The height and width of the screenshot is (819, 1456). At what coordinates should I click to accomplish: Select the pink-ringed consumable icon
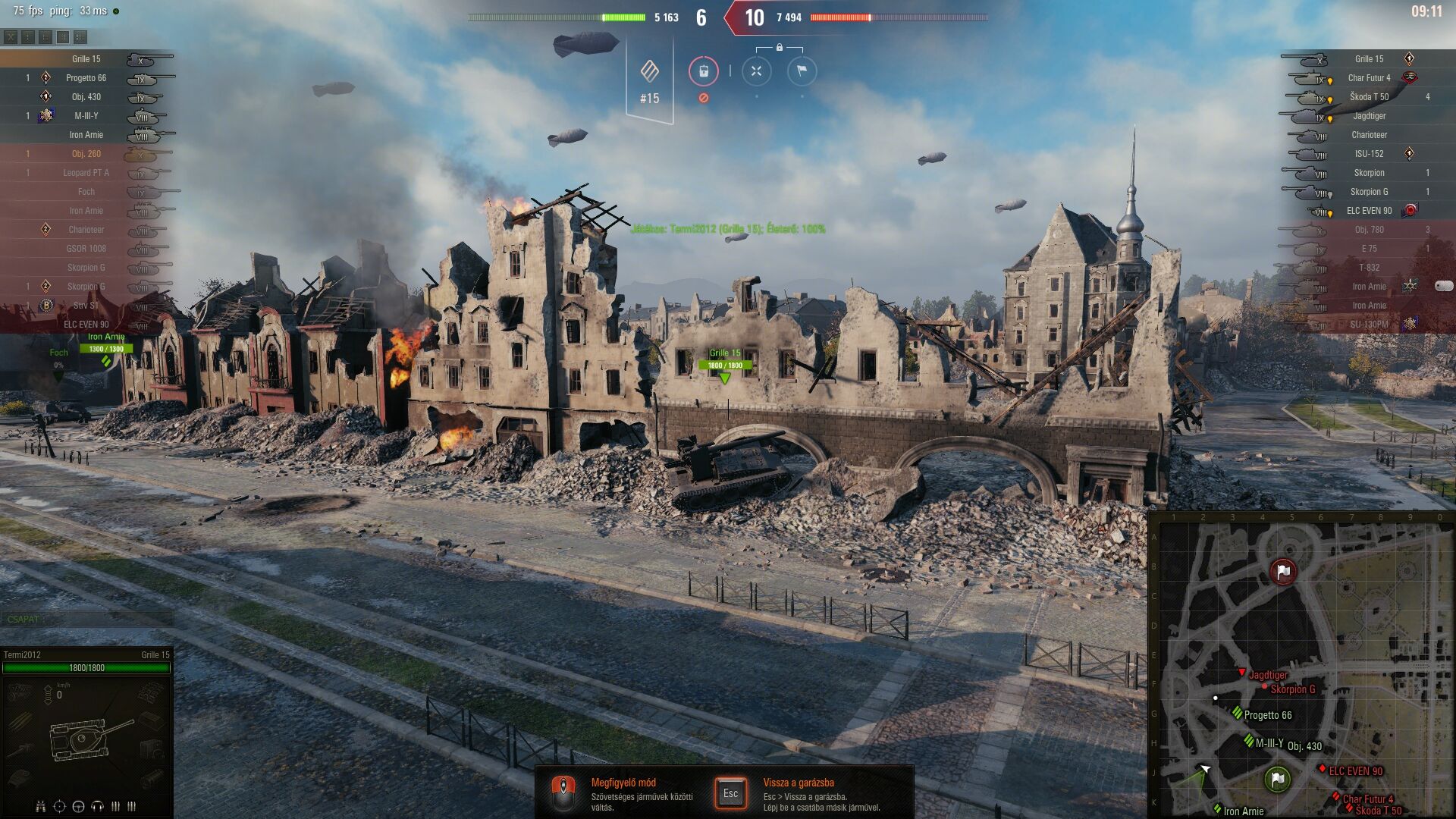click(x=703, y=71)
